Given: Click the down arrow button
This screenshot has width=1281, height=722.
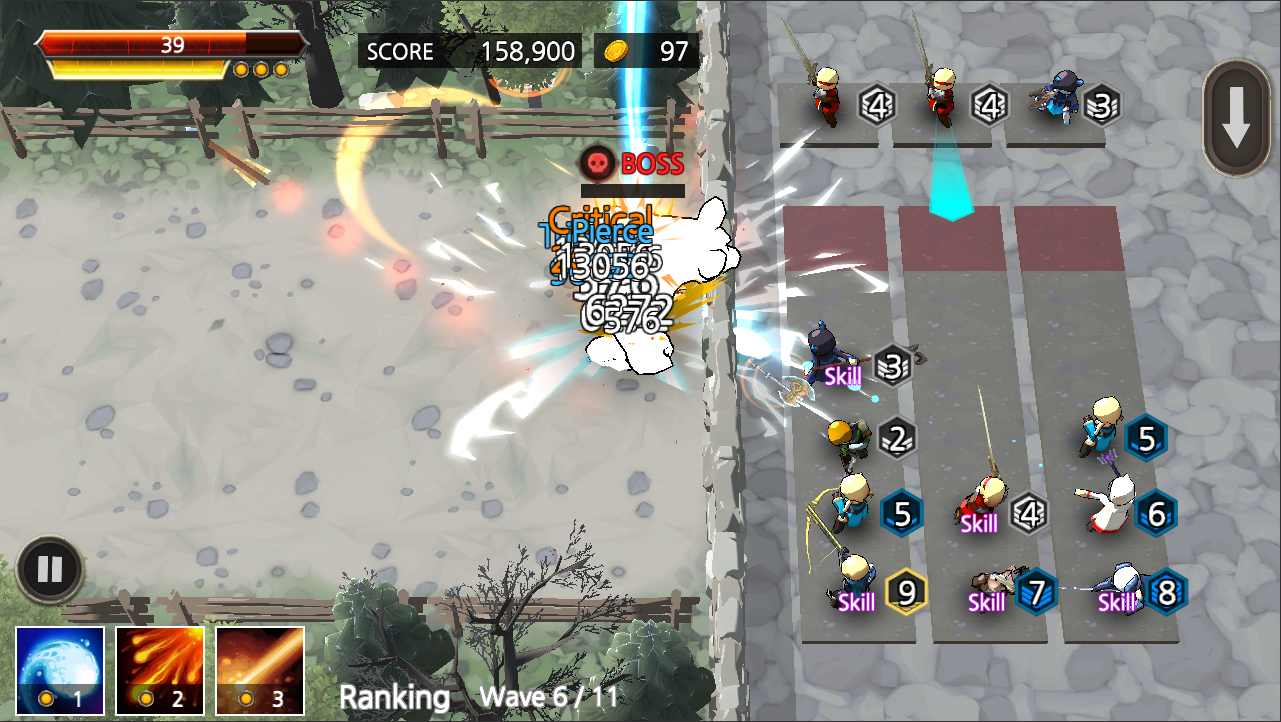Looking at the screenshot, I should tap(1237, 118).
